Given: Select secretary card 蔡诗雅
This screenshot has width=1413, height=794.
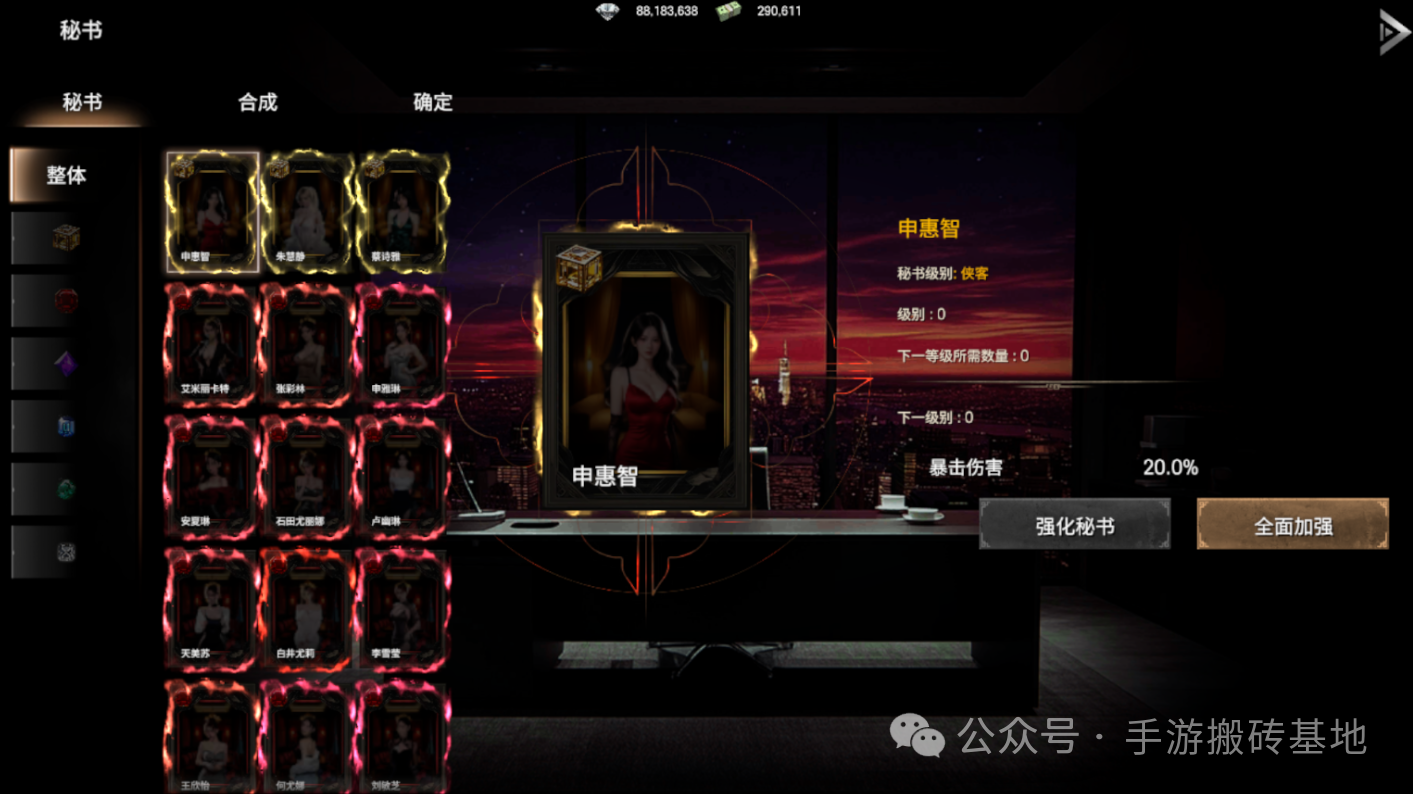Looking at the screenshot, I should click(x=402, y=210).
